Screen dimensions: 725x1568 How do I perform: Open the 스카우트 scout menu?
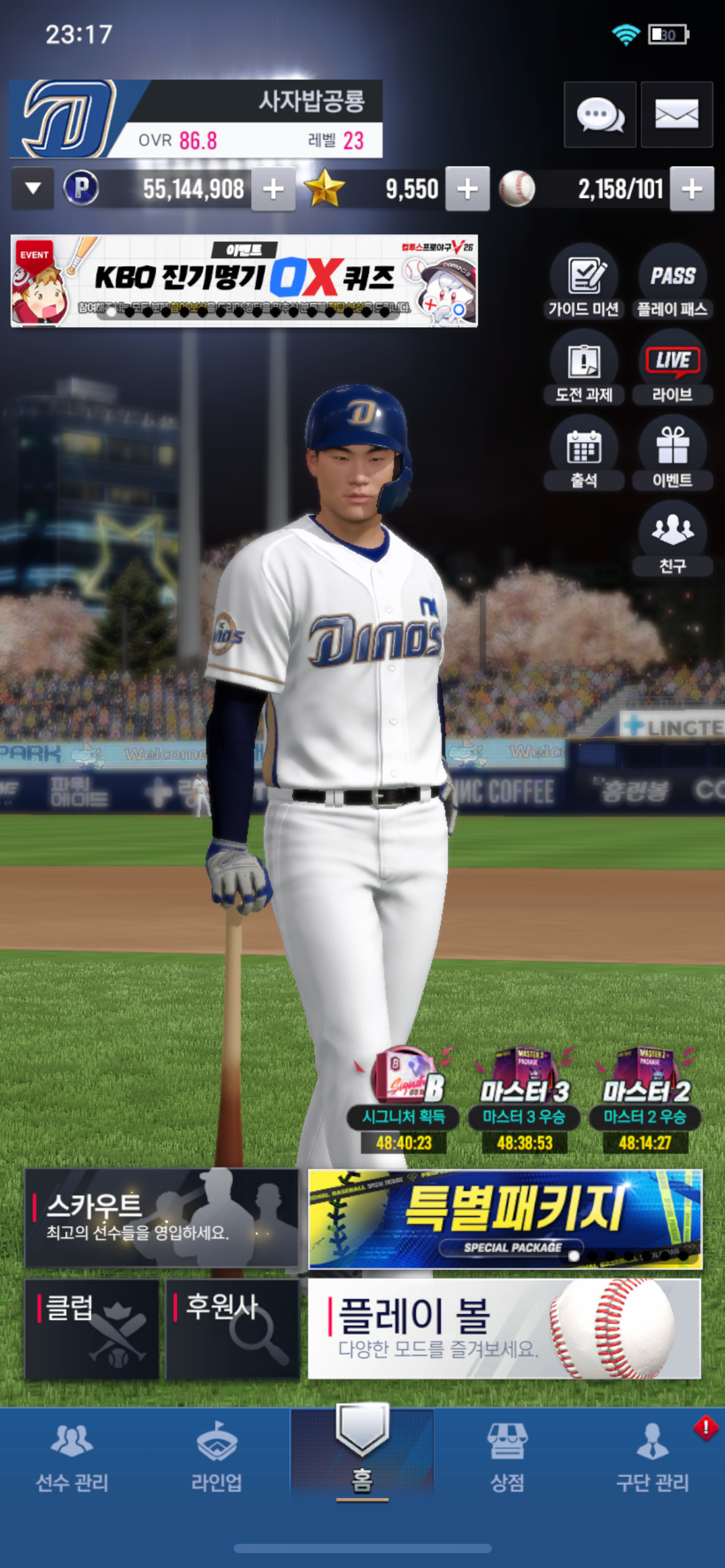(x=161, y=1217)
